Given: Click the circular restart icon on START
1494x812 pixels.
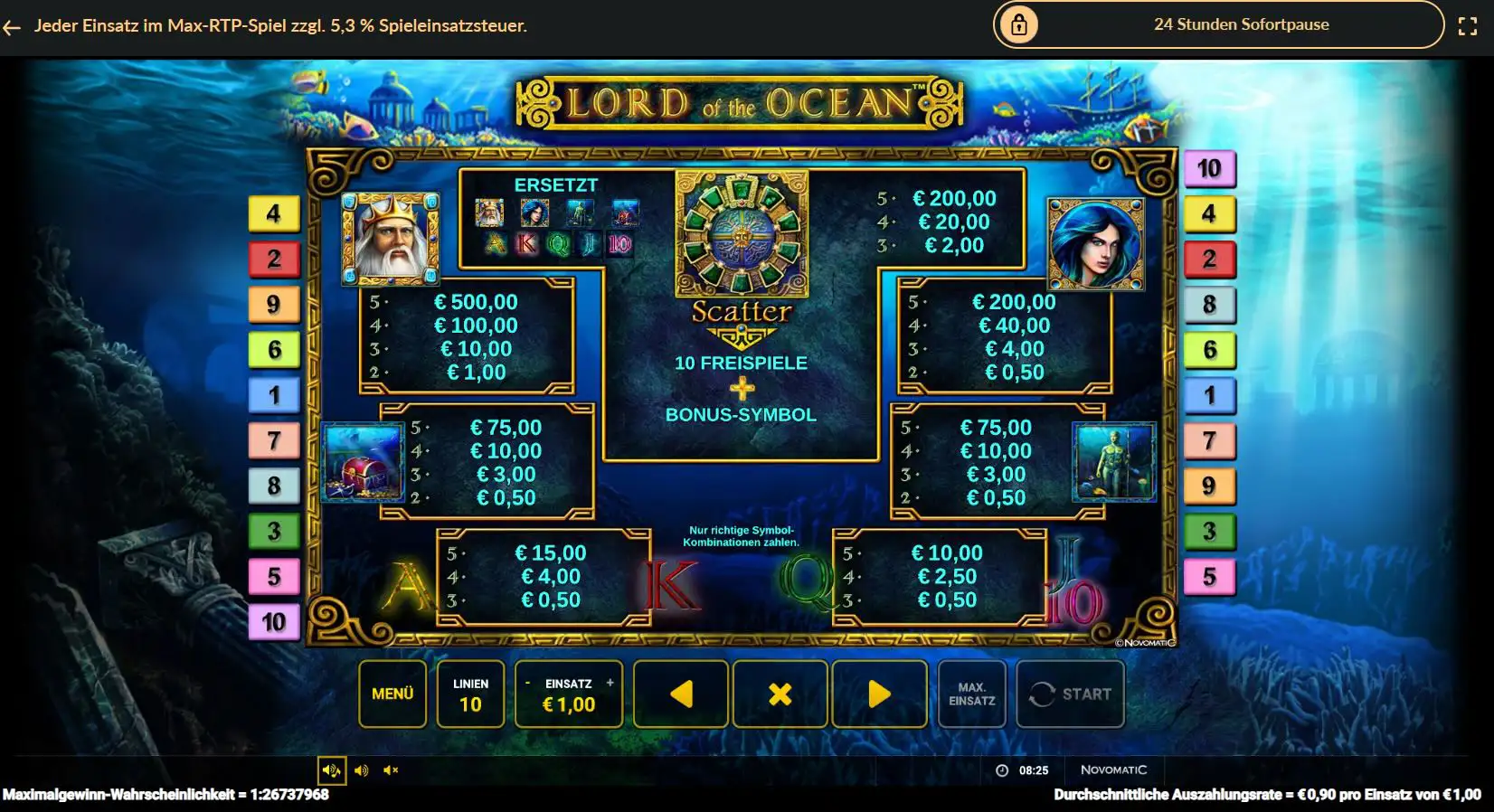Looking at the screenshot, I should (1042, 694).
